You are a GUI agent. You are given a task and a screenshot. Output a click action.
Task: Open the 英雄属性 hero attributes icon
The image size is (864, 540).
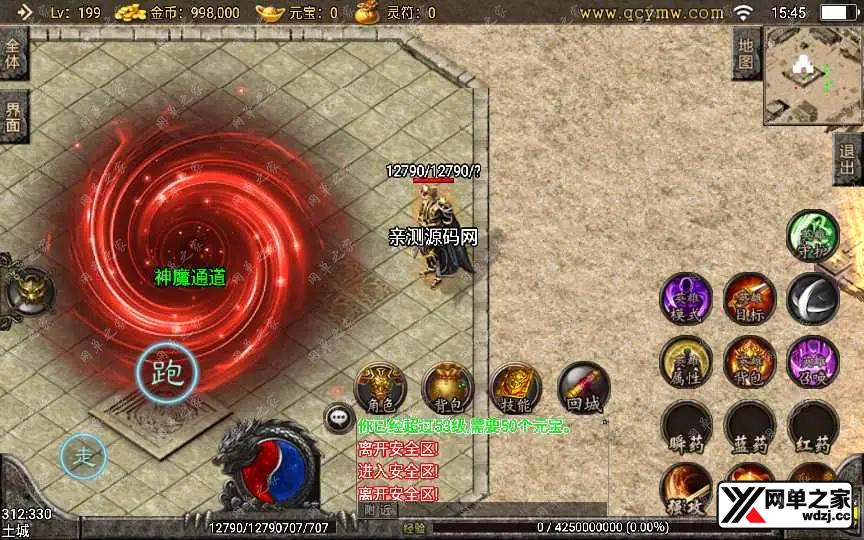click(x=686, y=362)
